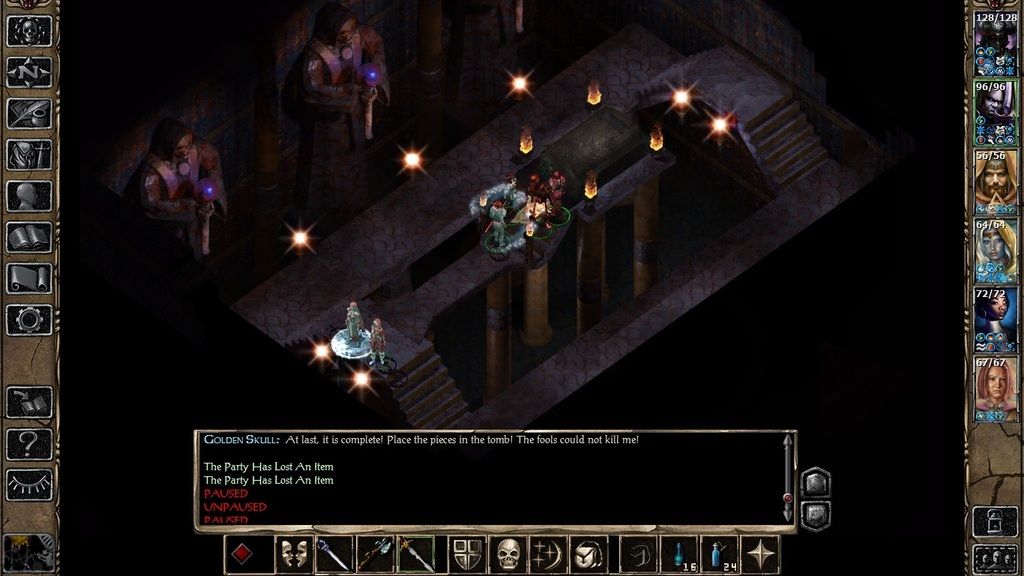Select the 128/128 party member portrait
Viewport: 1024px width, 576px height.
tap(995, 45)
